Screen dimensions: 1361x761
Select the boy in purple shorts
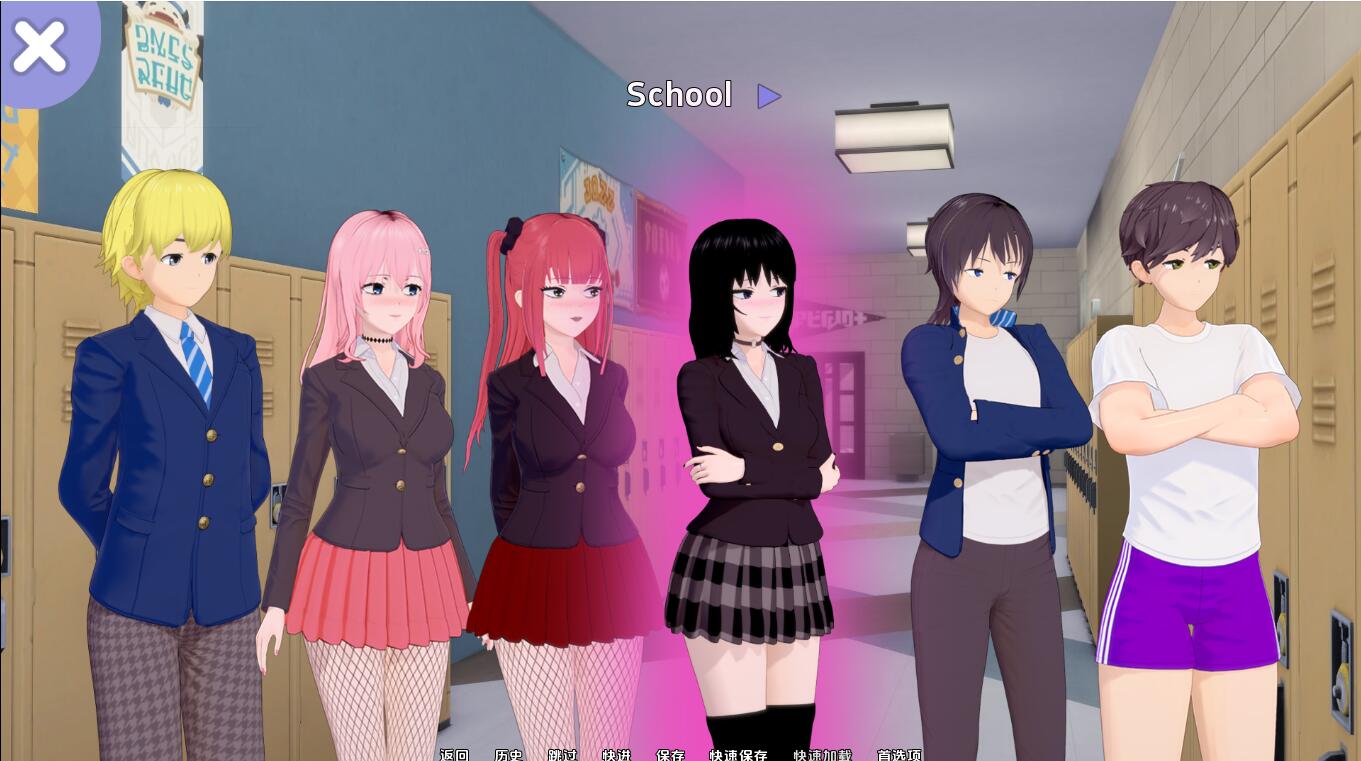click(x=1190, y=430)
